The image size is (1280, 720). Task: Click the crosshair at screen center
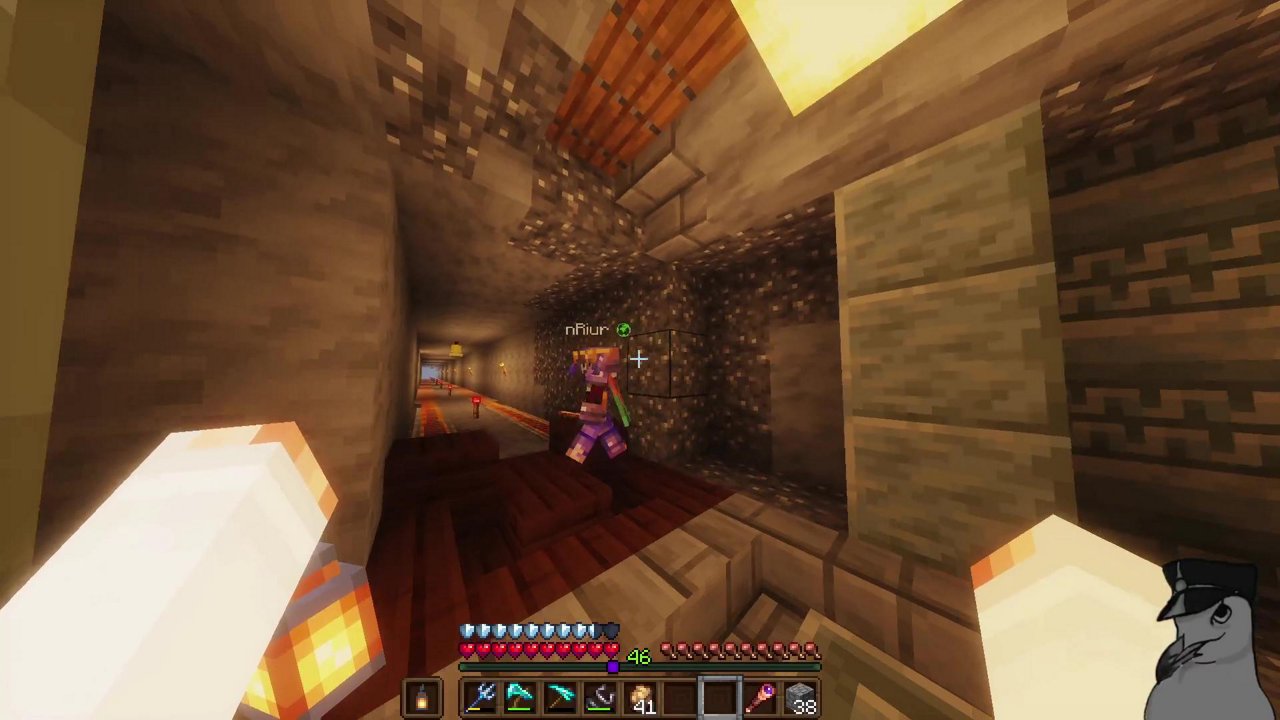(x=640, y=360)
